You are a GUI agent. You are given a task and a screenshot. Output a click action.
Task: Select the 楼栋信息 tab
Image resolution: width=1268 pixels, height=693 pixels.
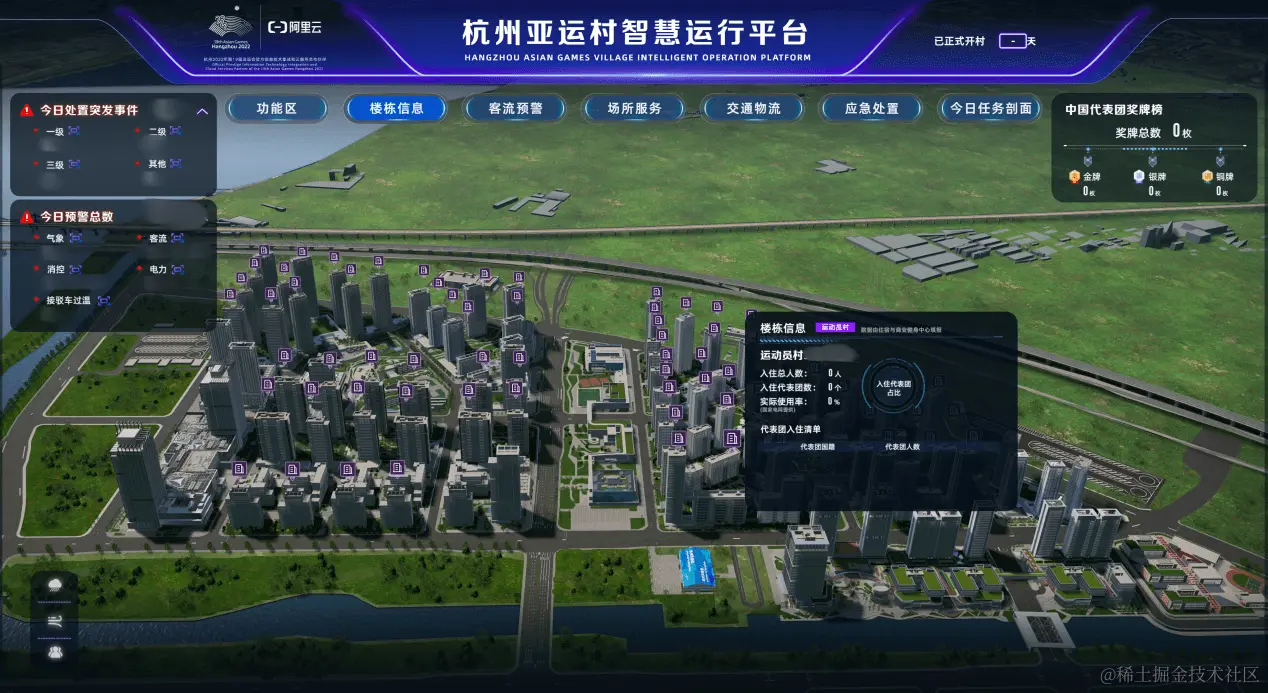pyautogui.click(x=396, y=108)
